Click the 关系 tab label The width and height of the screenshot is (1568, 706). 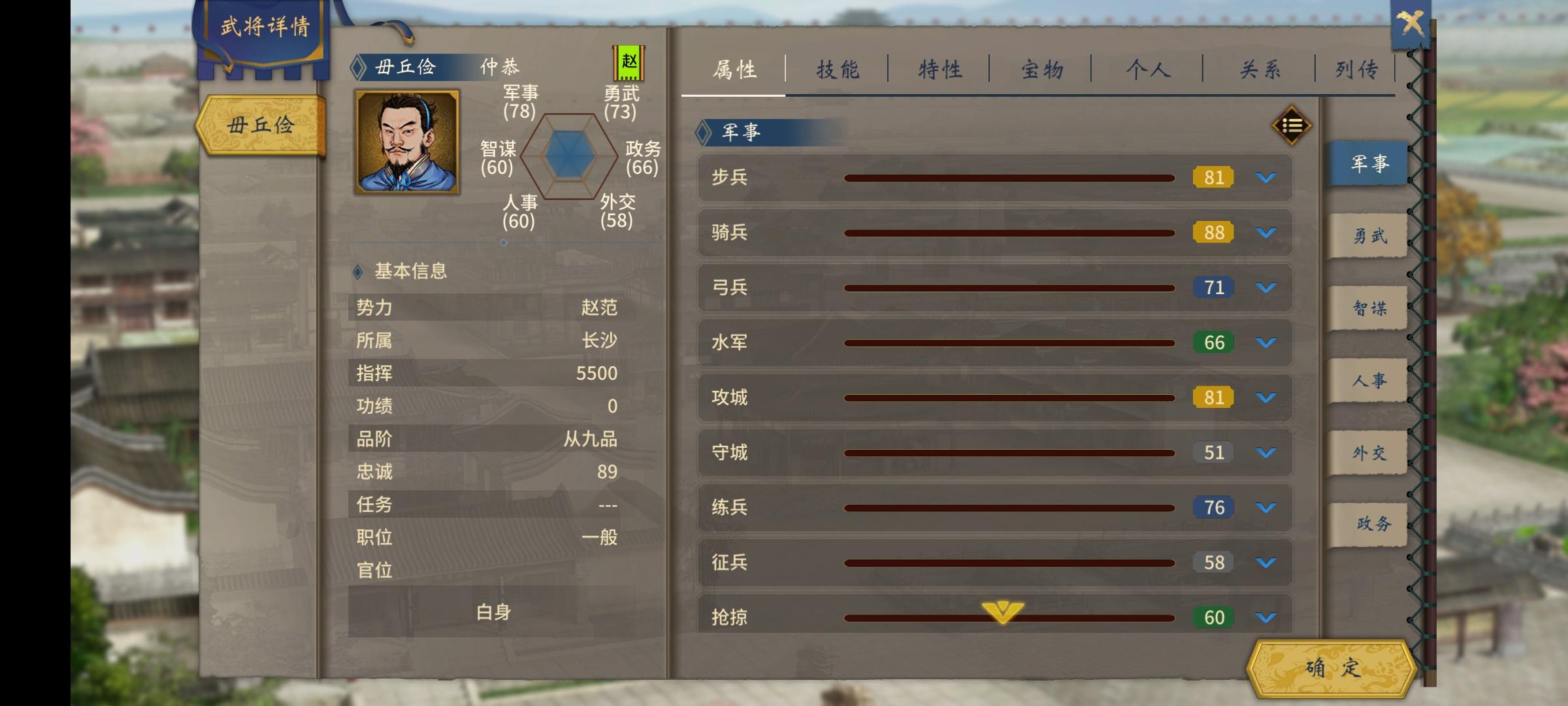[x=1258, y=68]
